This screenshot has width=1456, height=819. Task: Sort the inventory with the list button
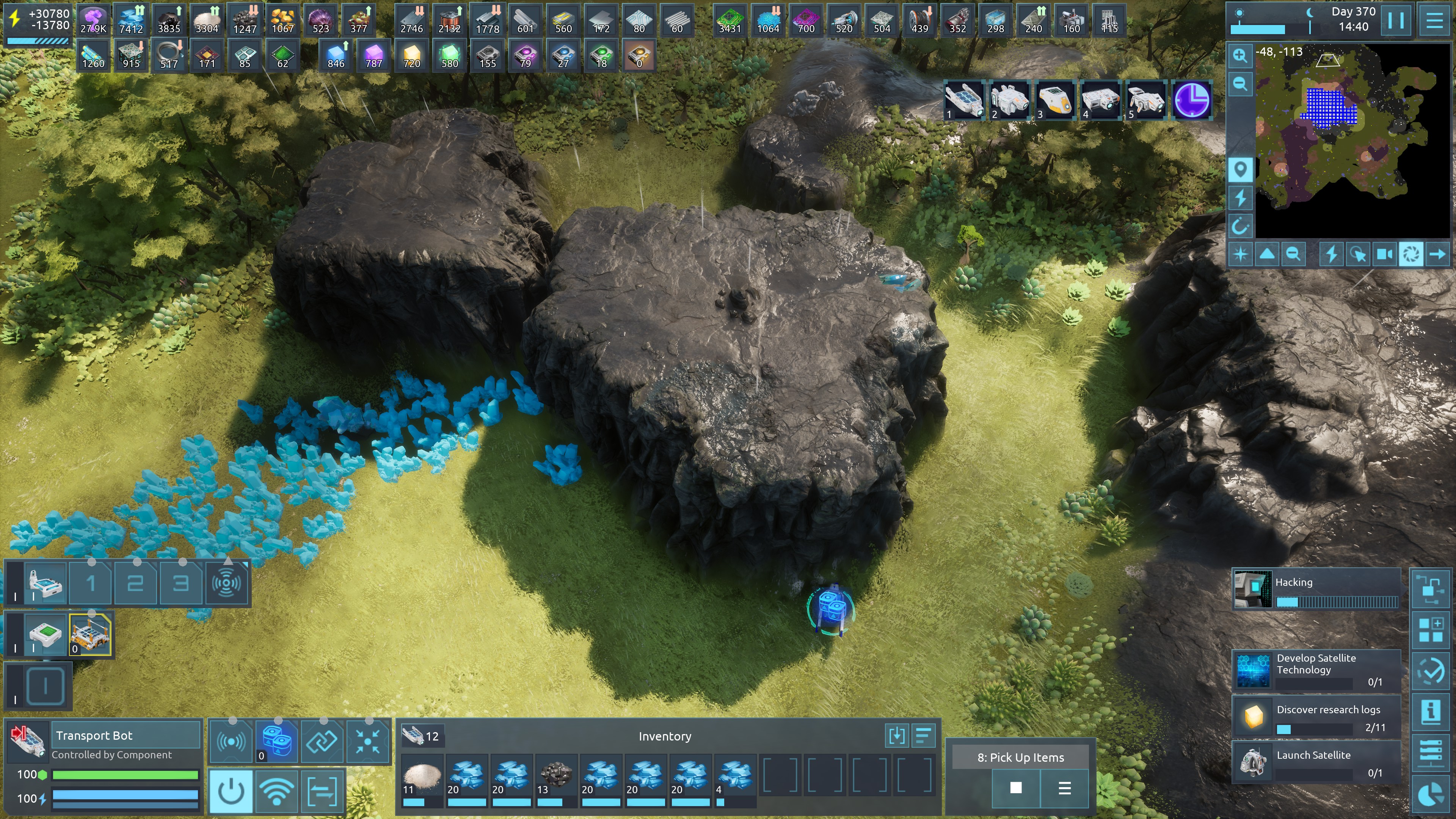[x=923, y=735]
